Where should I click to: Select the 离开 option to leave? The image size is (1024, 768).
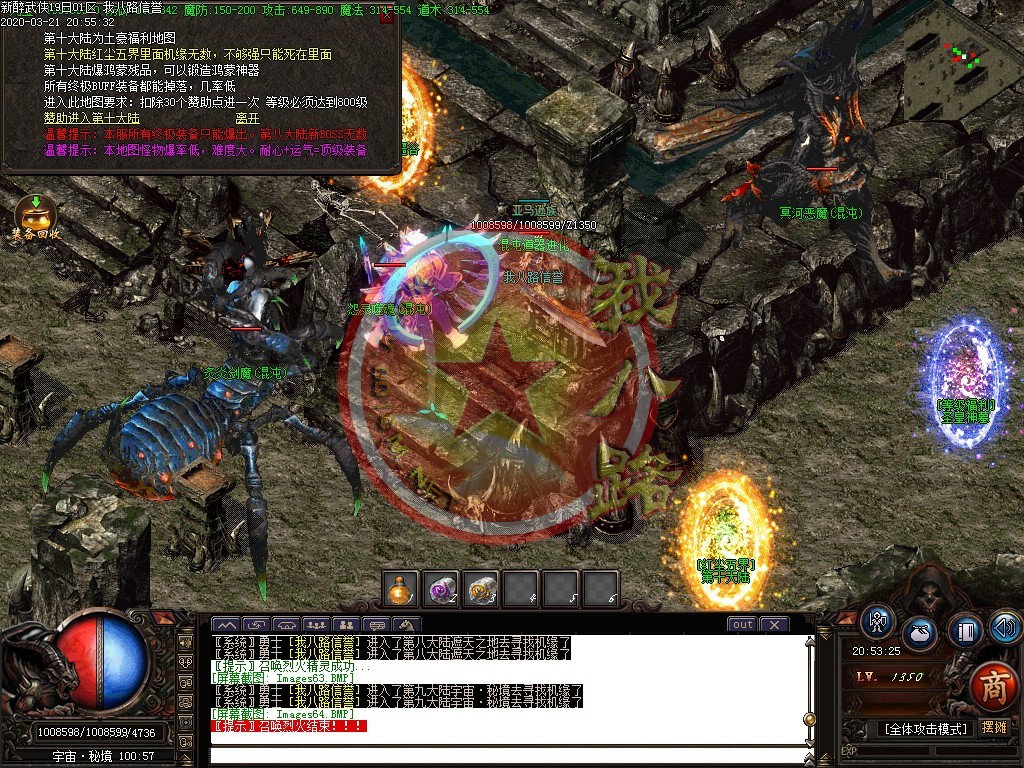248,118
